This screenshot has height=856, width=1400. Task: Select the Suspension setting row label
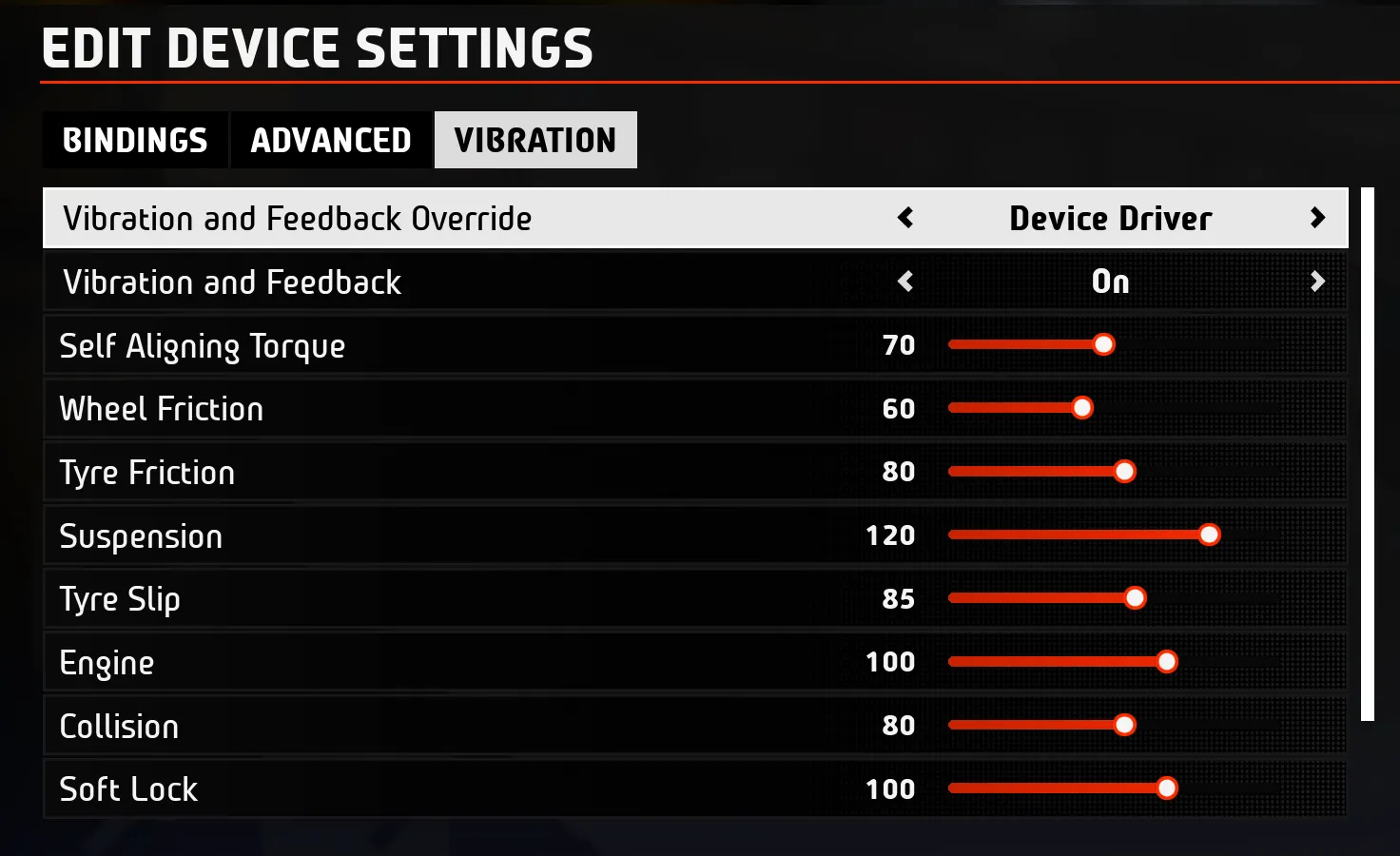[x=141, y=536]
